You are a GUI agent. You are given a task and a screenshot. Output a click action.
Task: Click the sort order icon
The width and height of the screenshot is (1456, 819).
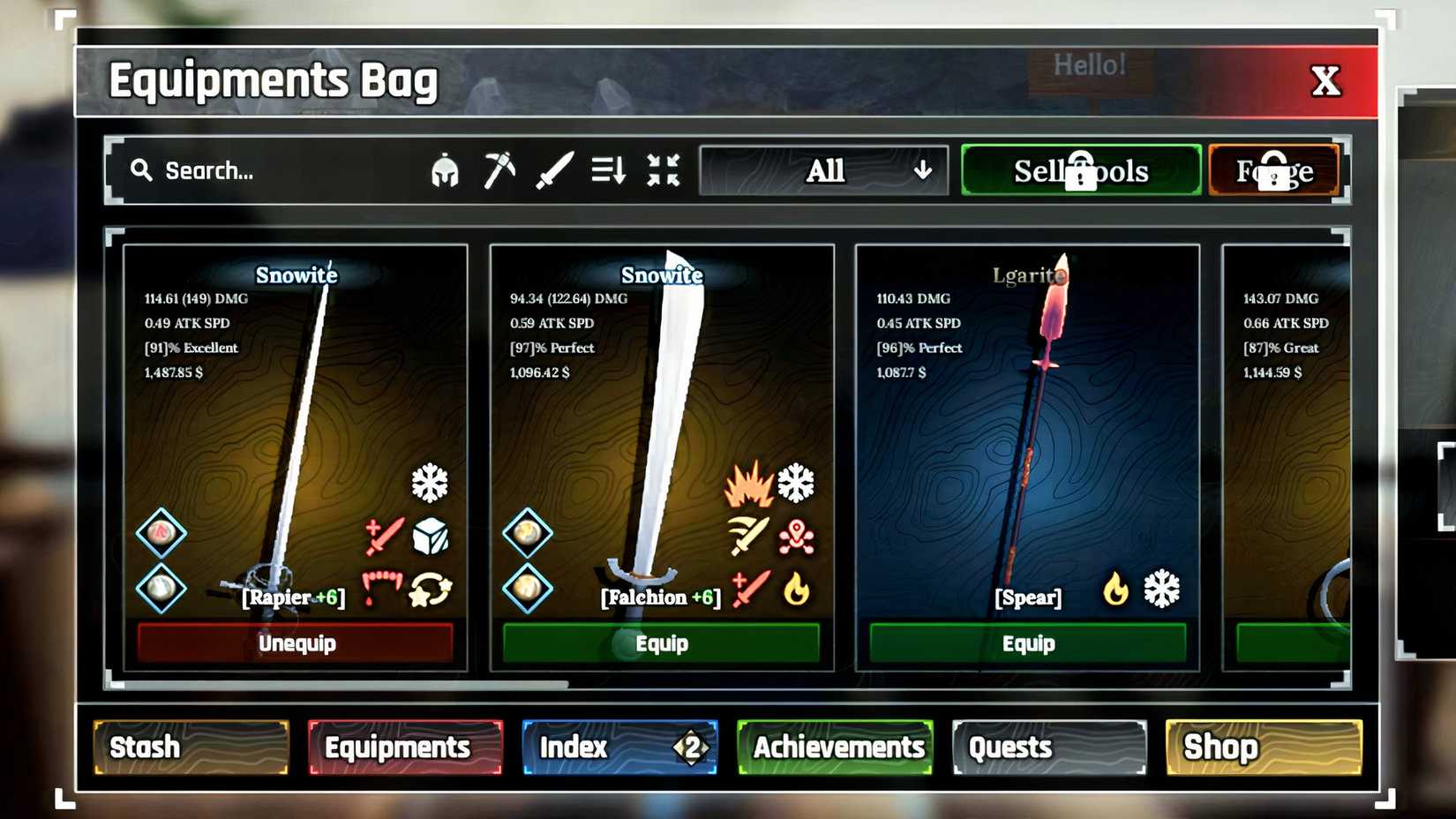[609, 171]
